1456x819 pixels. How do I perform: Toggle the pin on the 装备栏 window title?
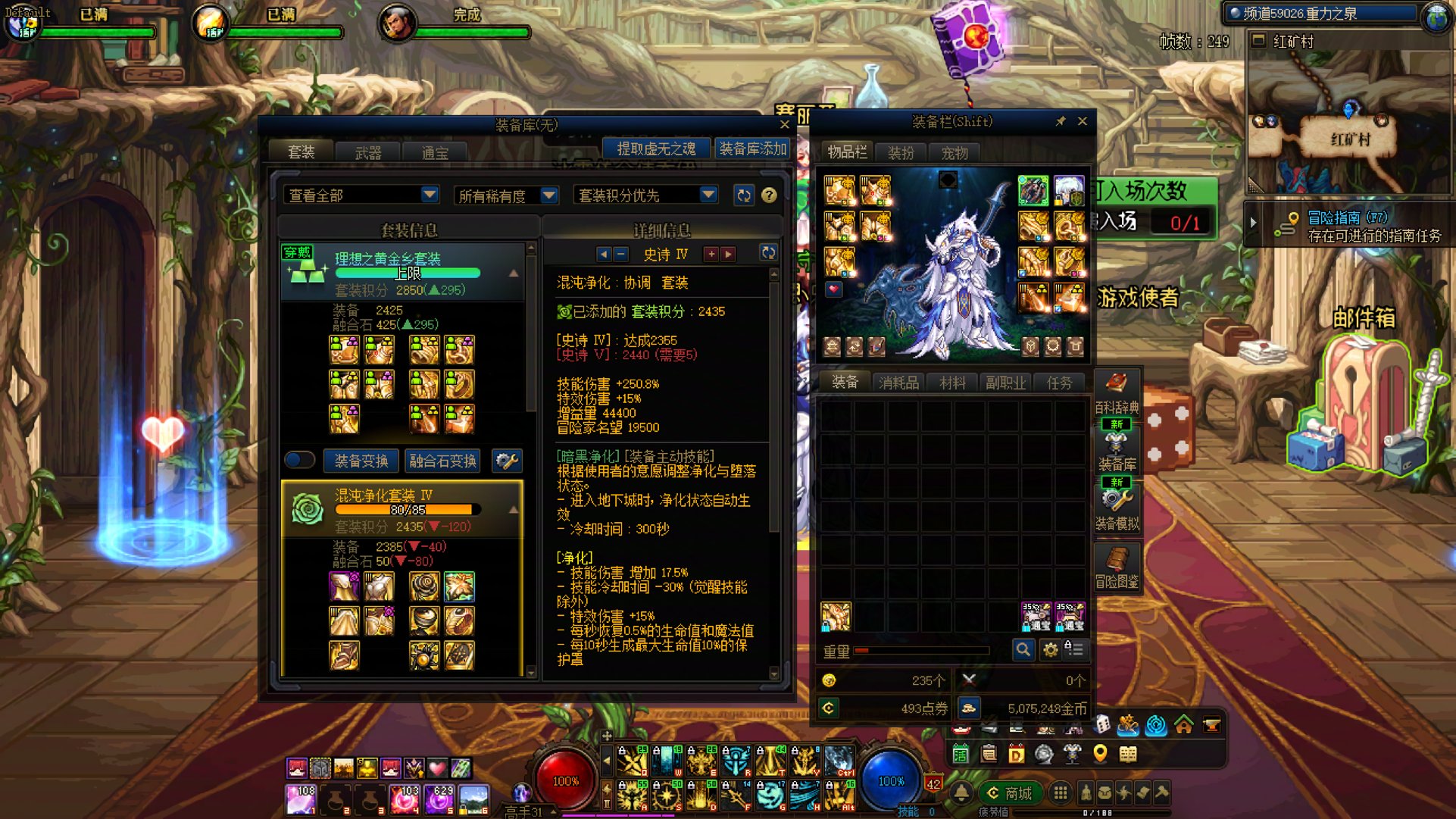tap(1061, 121)
